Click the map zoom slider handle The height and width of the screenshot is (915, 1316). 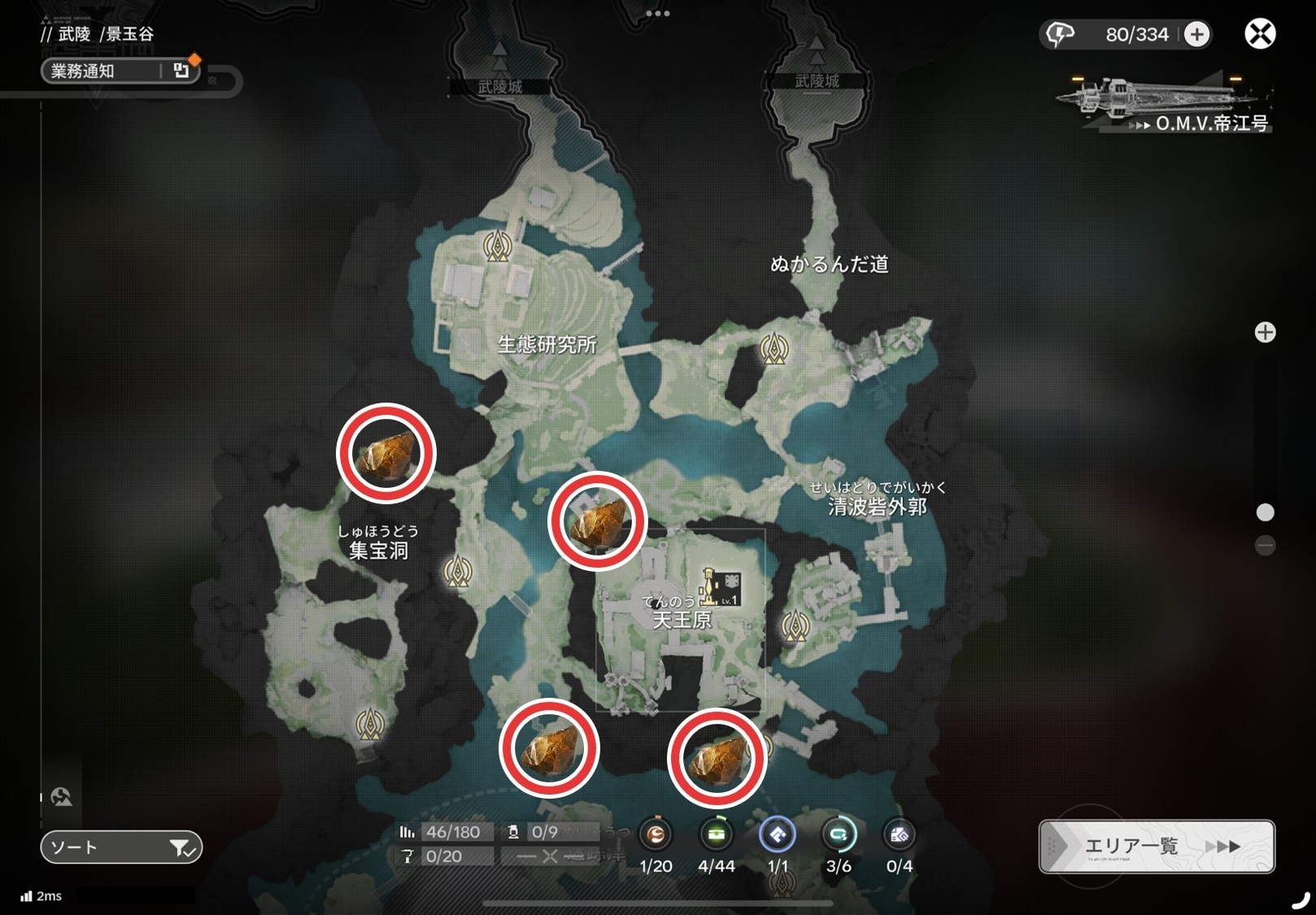(x=1265, y=512)
